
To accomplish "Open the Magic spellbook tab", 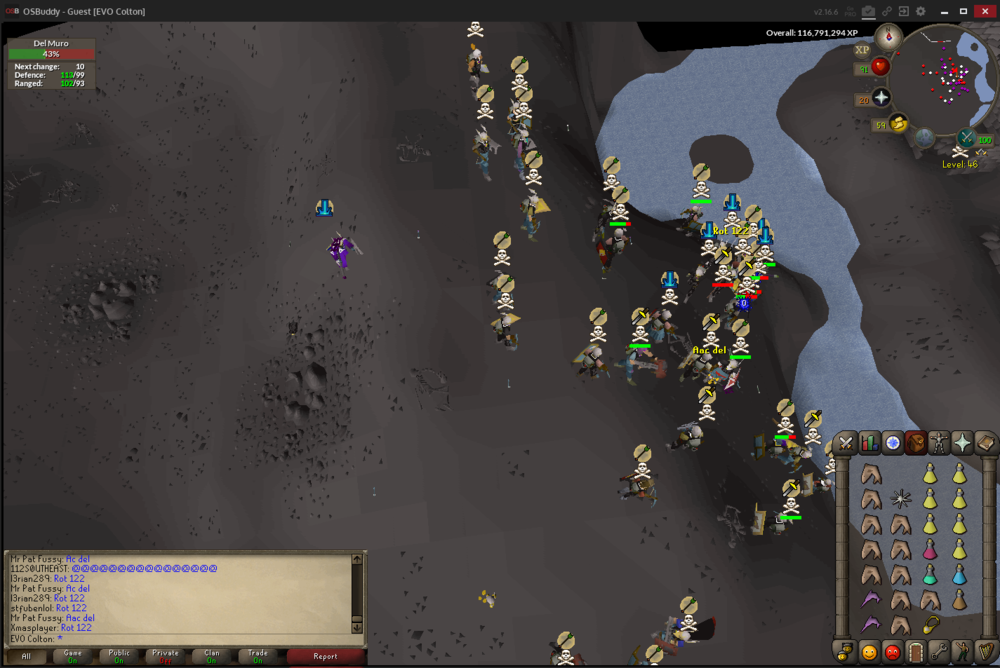I will [985, 442].
